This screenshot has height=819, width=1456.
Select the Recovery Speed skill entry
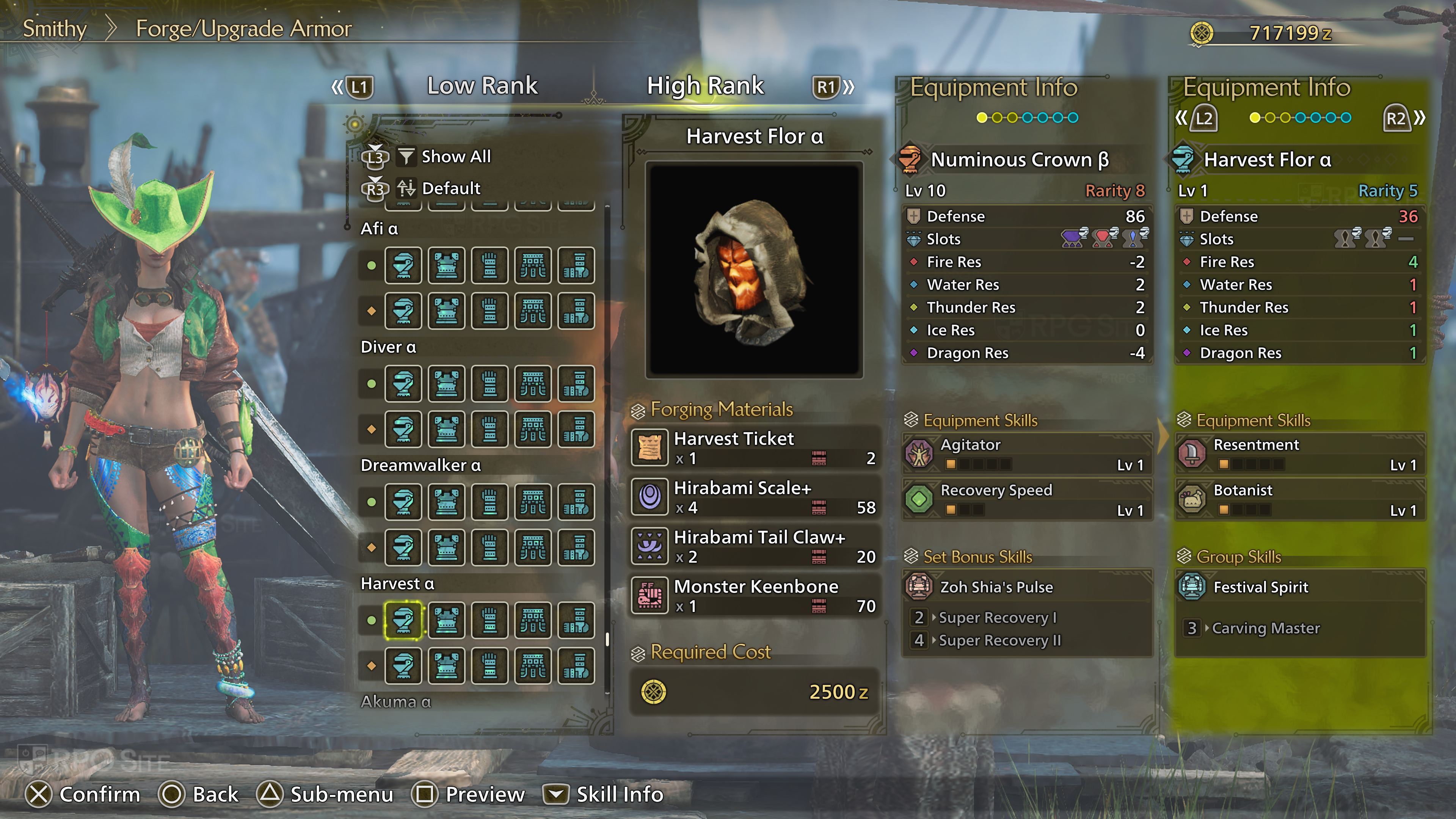point(1026,499)
